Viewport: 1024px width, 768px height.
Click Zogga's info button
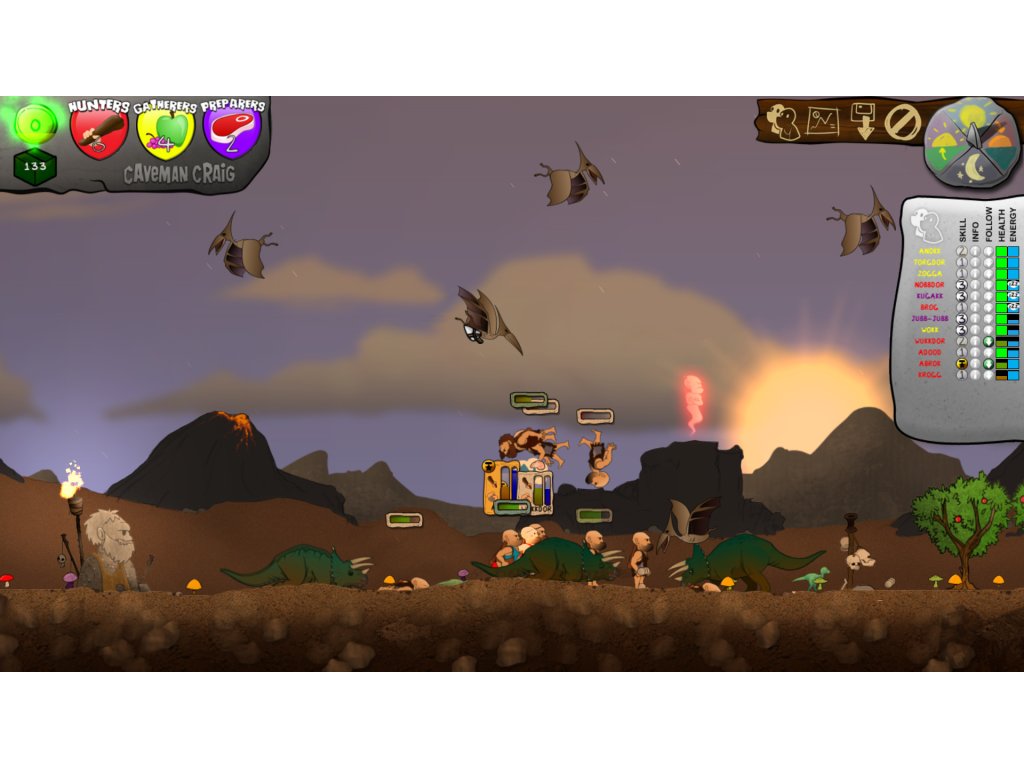click(x=975, y=273)
